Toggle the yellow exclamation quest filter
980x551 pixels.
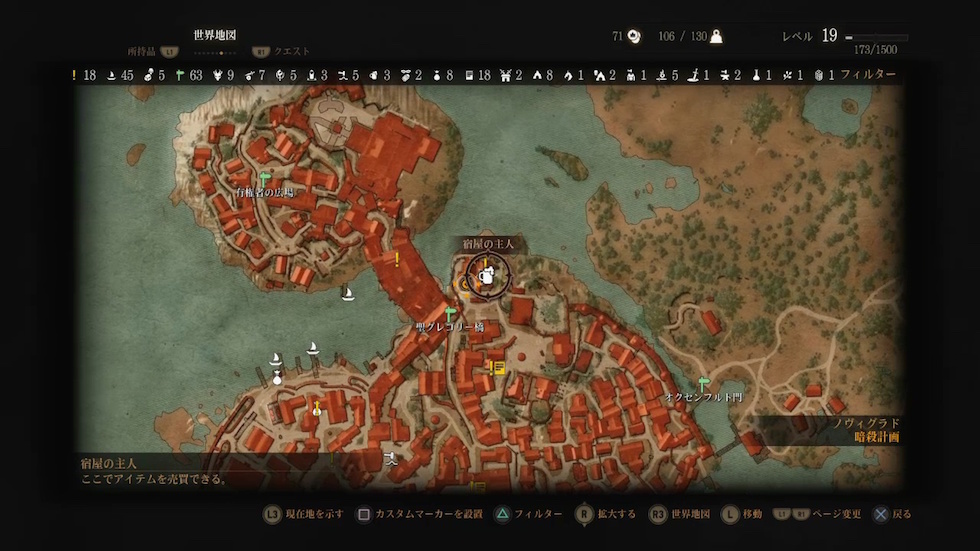[x=74, y=75]
